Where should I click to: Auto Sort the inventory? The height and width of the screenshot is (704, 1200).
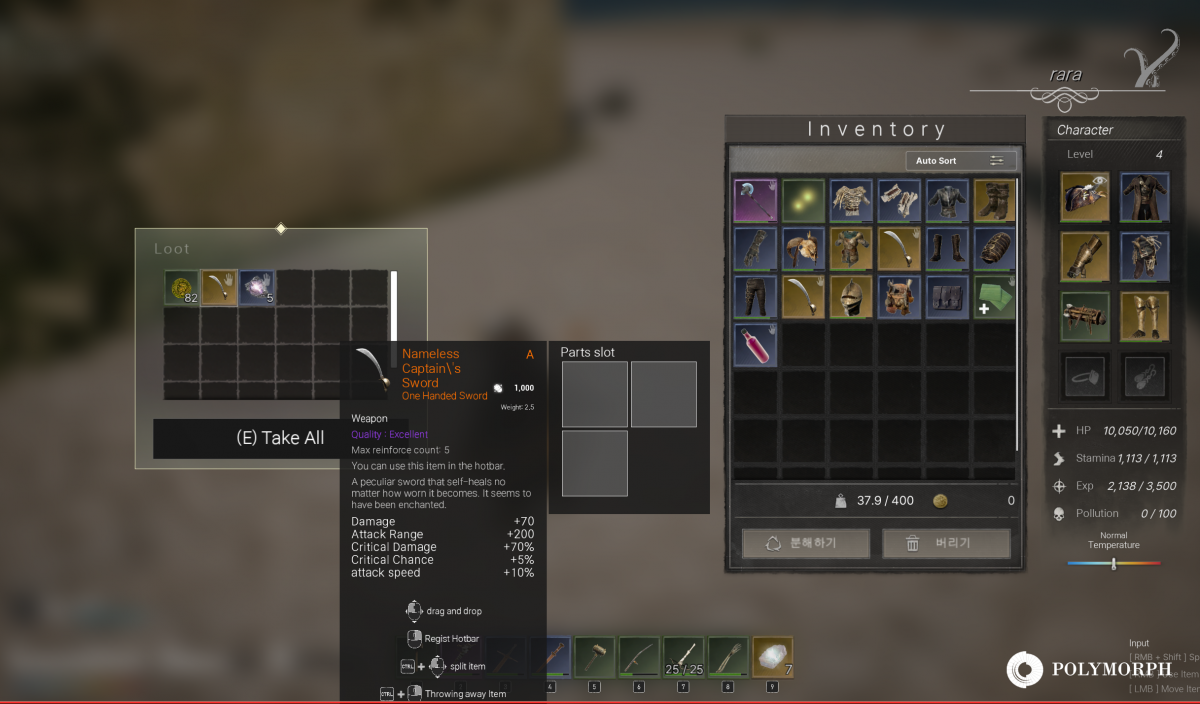[960, 160]
